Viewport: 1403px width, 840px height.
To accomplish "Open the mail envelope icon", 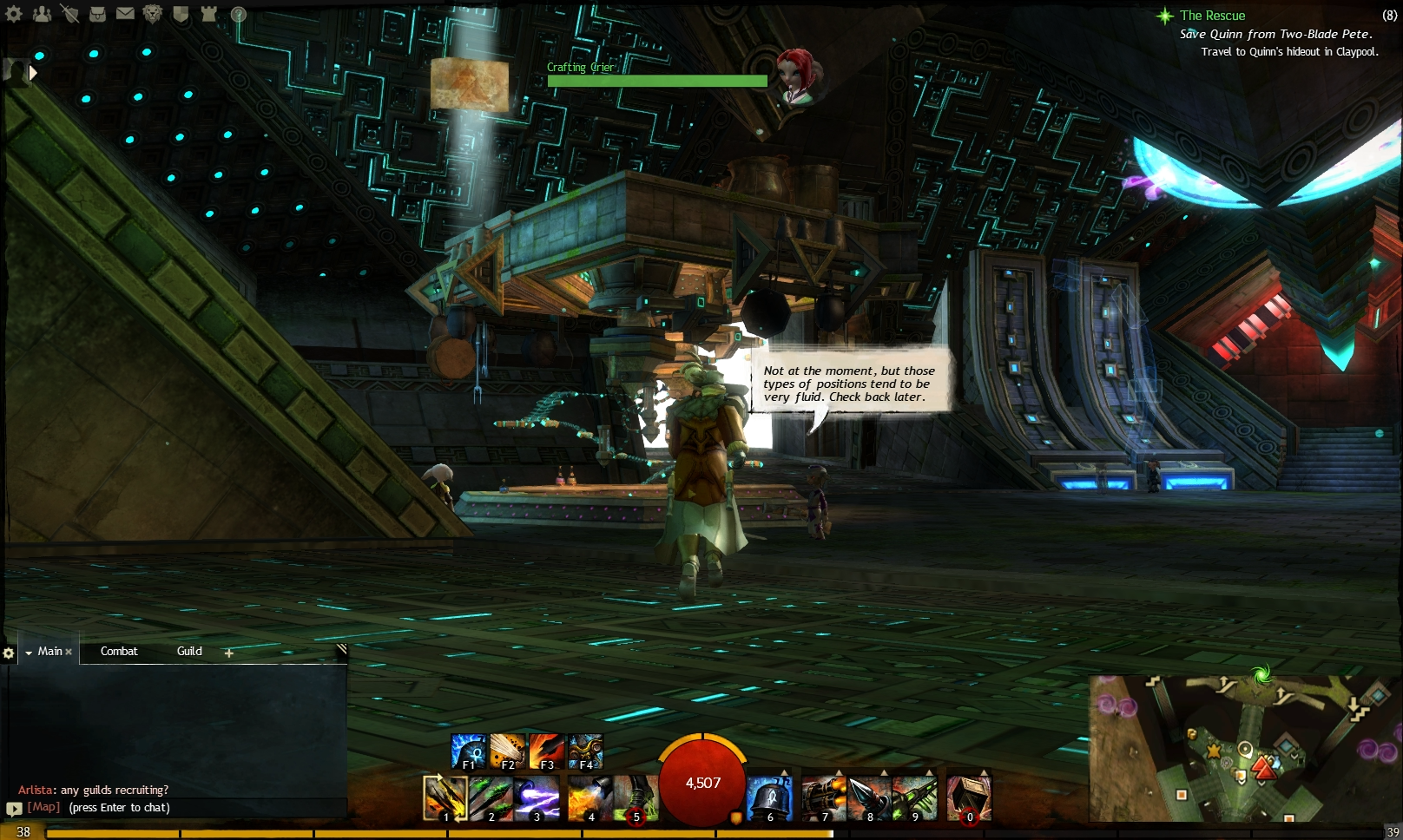I will 124,14.
